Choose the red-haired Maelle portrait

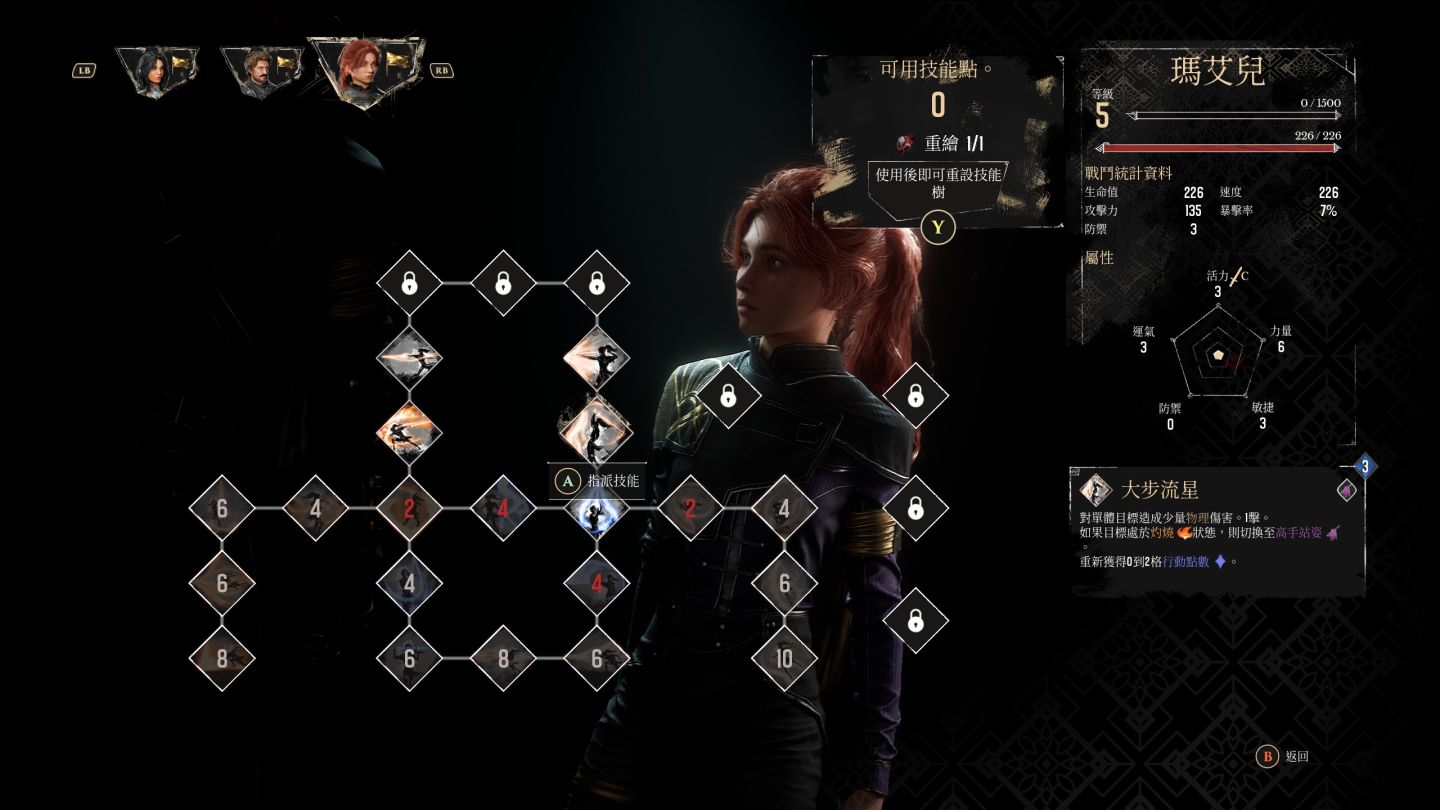click(363, 68)
